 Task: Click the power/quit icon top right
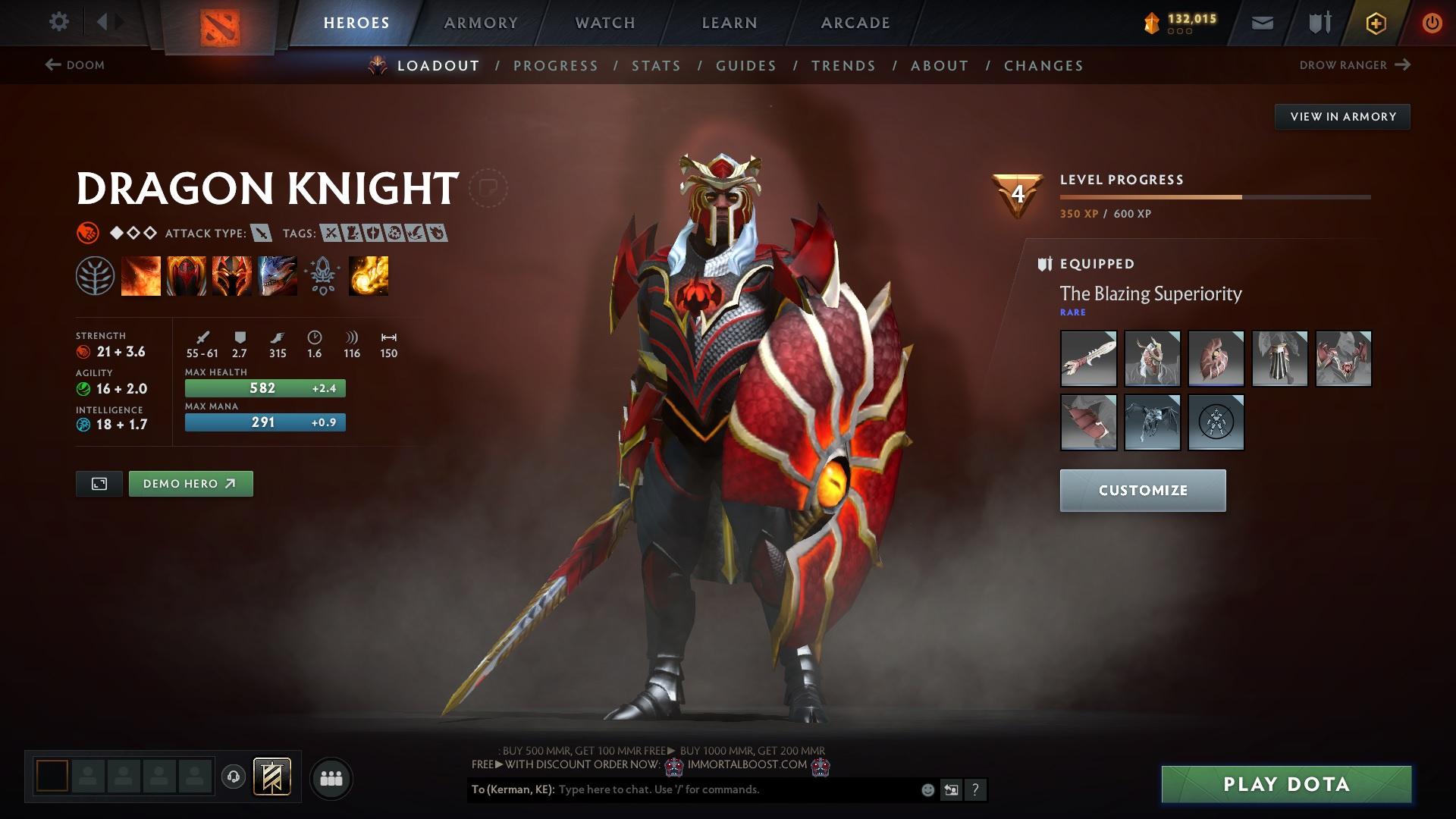(1431, 23)
